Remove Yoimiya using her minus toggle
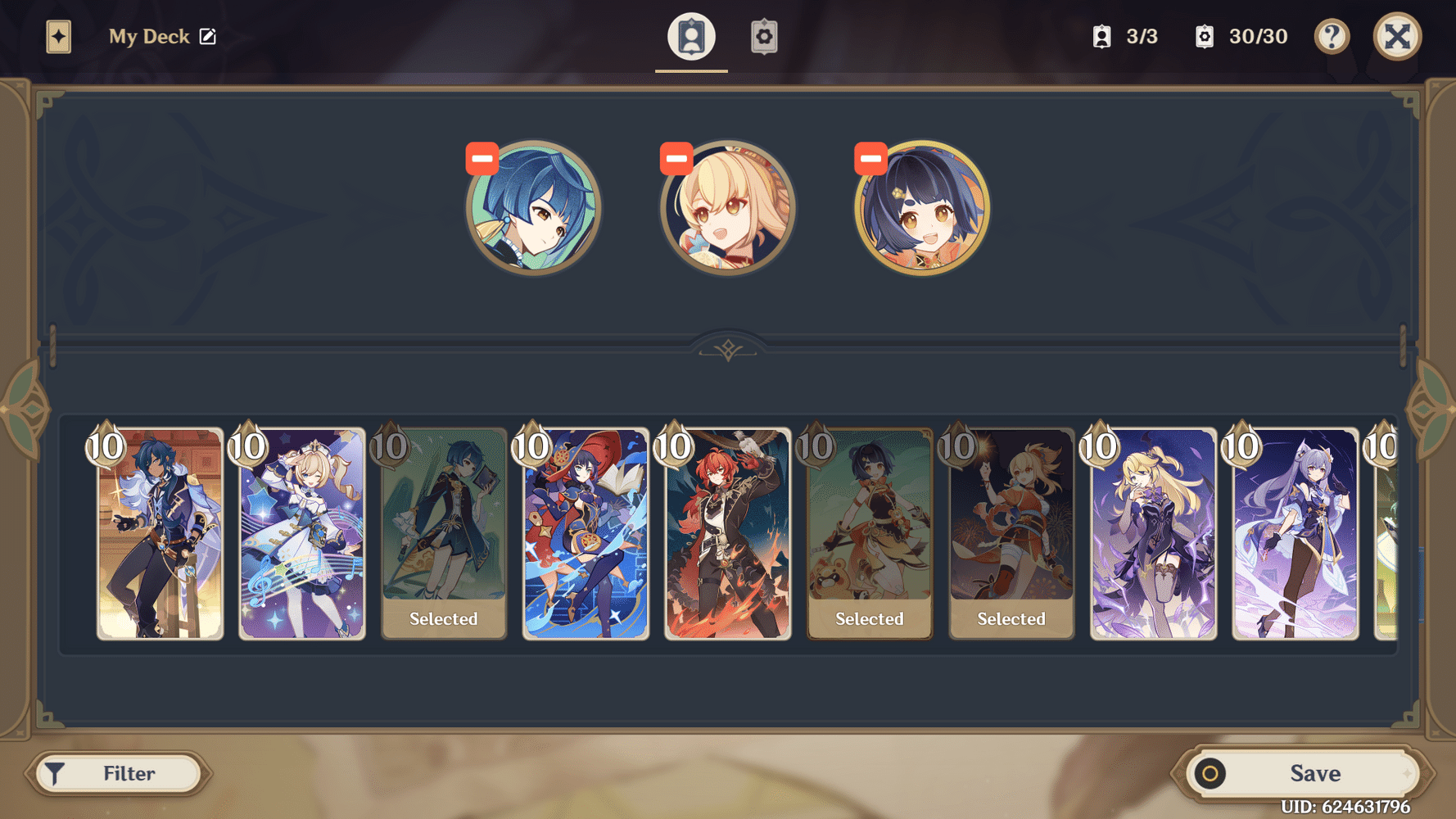 click(x=676, y=157)
